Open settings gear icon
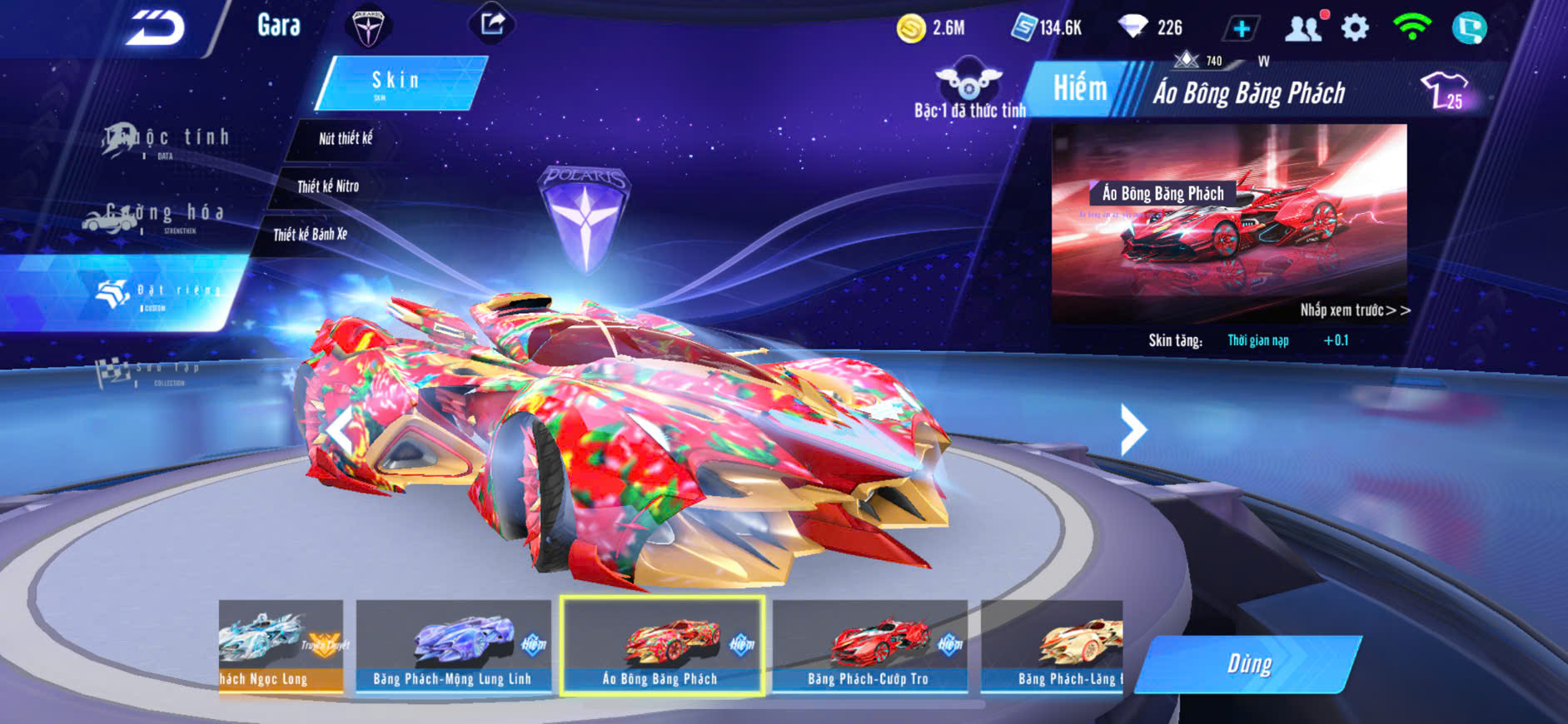The image size is (1568, 724). pos(1355,28)
